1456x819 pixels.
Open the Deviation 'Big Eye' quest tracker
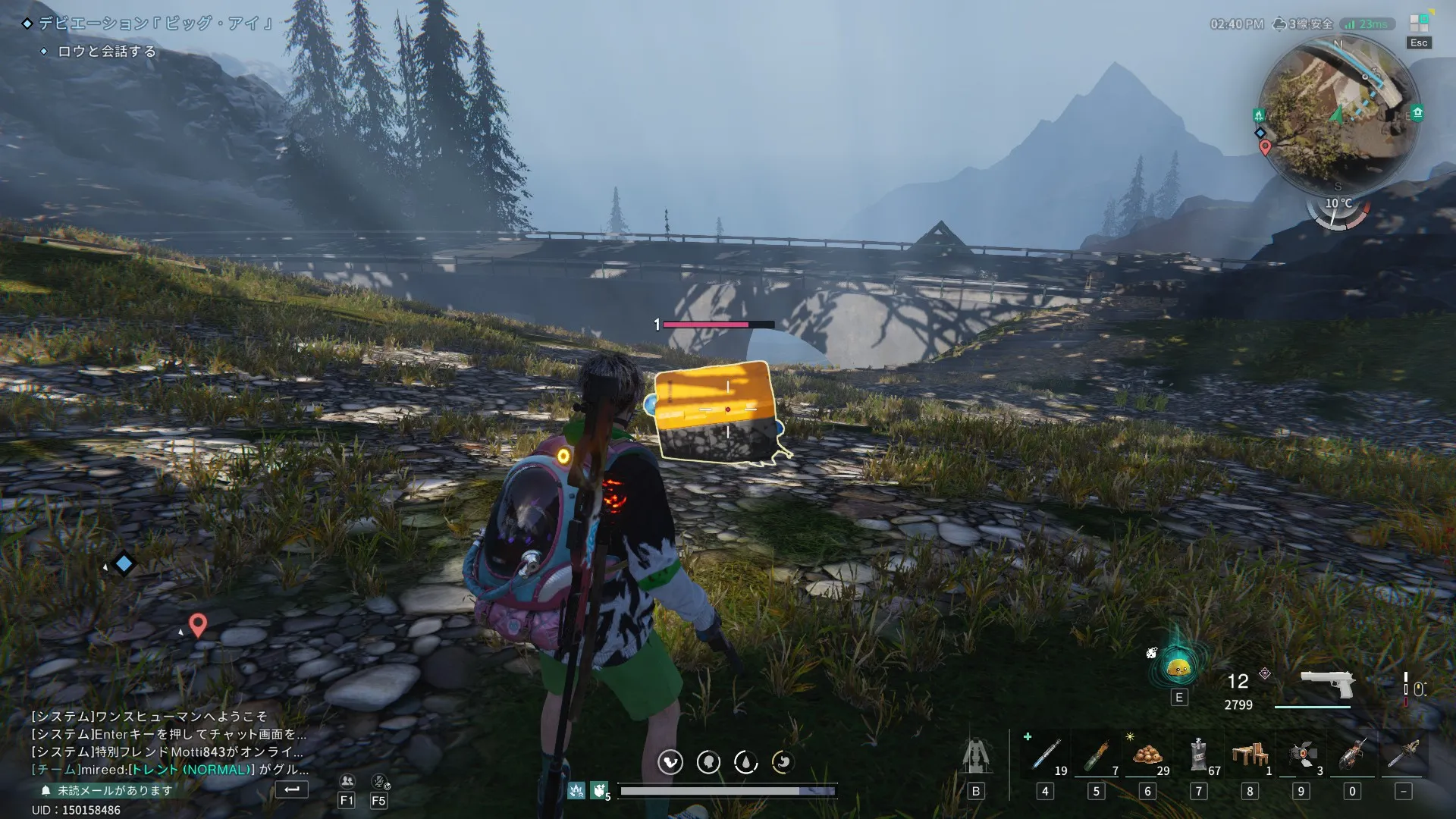[155, 24]
